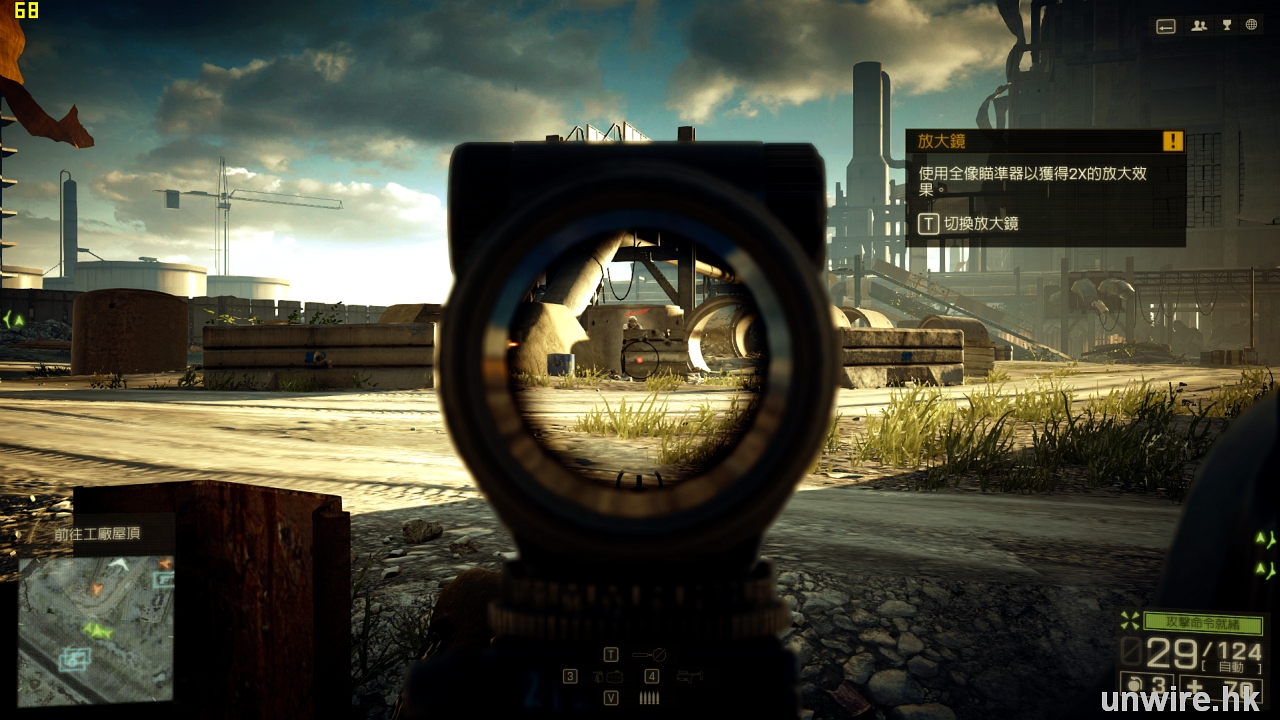
Task: Select the trophy scoreboard icon
Action: 1225,27
